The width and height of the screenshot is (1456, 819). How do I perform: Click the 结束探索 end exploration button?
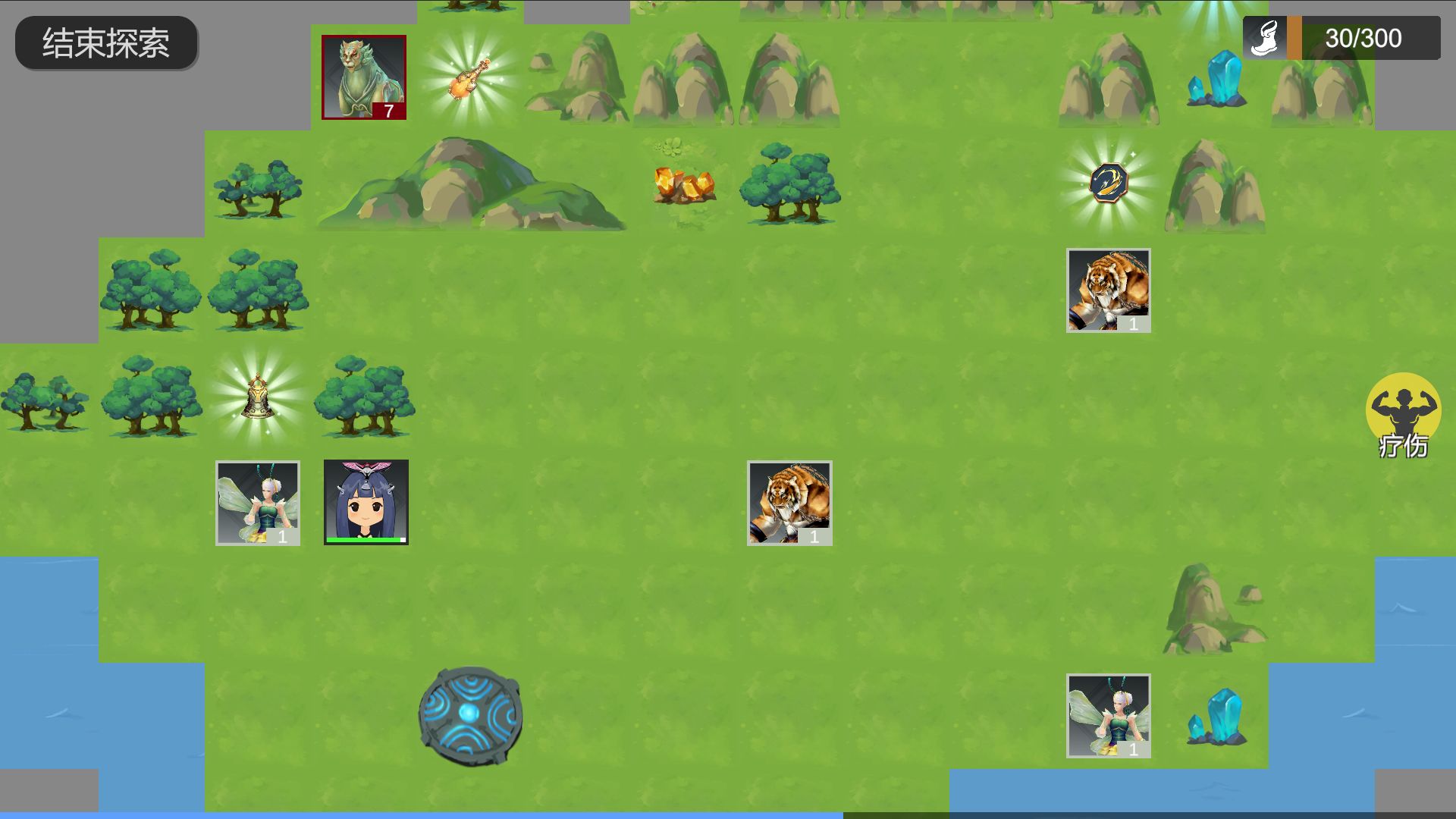(x=106, y=43)
